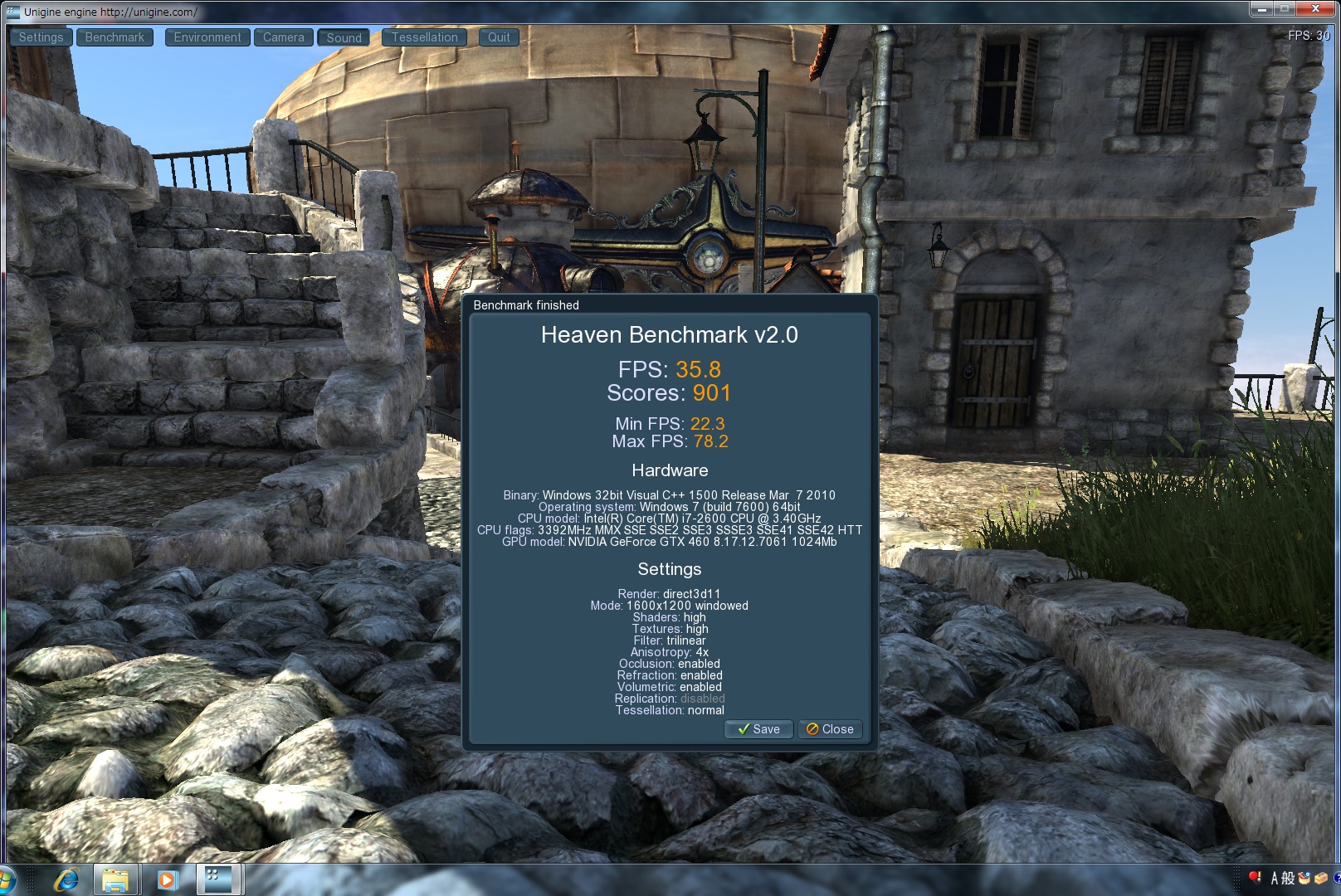Viewport: 1341px width, 896px height.
Task: Switch the Camera mode
Action: 284,37
